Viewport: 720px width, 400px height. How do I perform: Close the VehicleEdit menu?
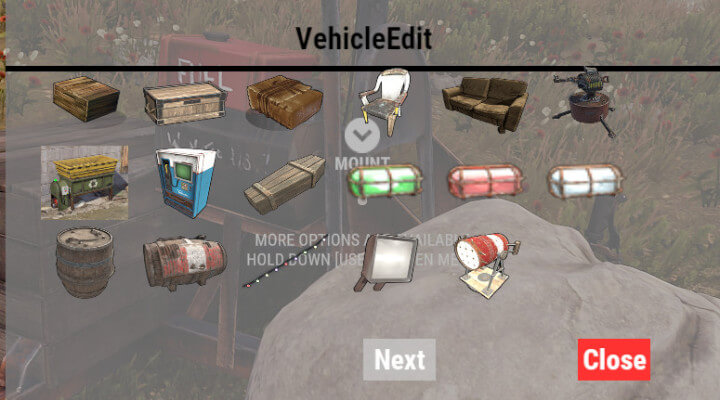[x=613, y=360]
